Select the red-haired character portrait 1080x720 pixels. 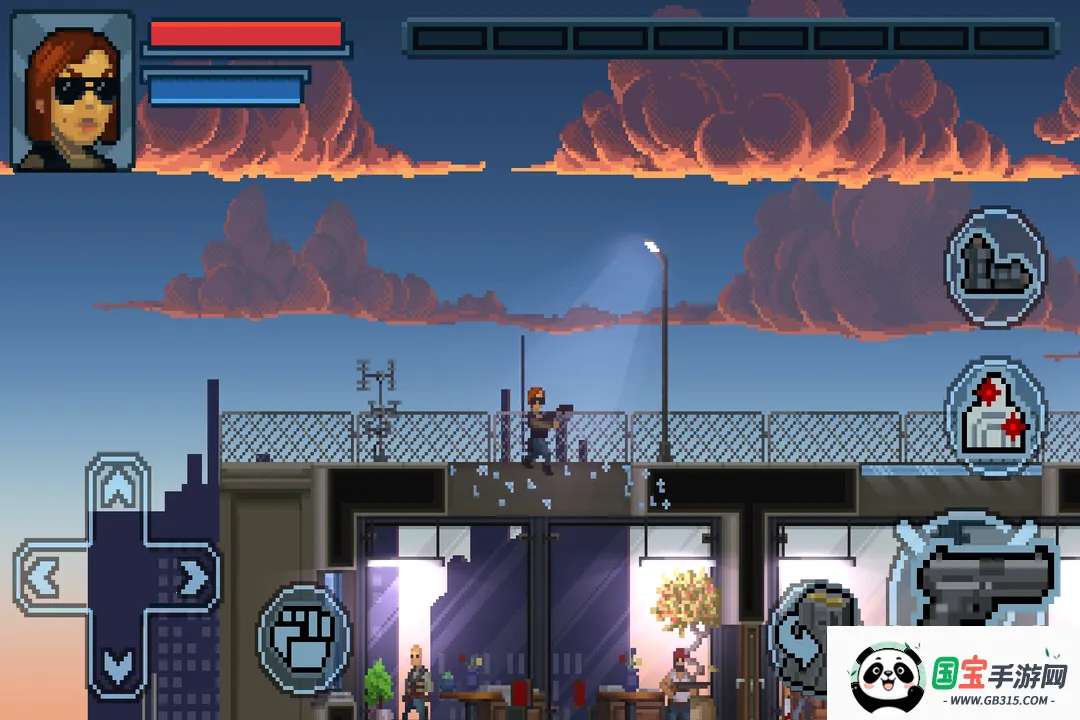73,90
